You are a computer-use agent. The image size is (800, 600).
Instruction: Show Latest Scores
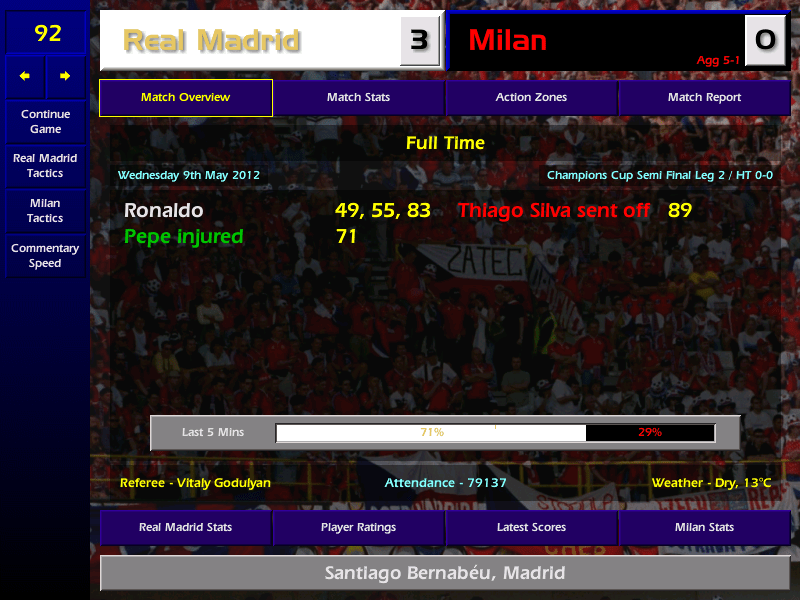(x=531, y=527)
